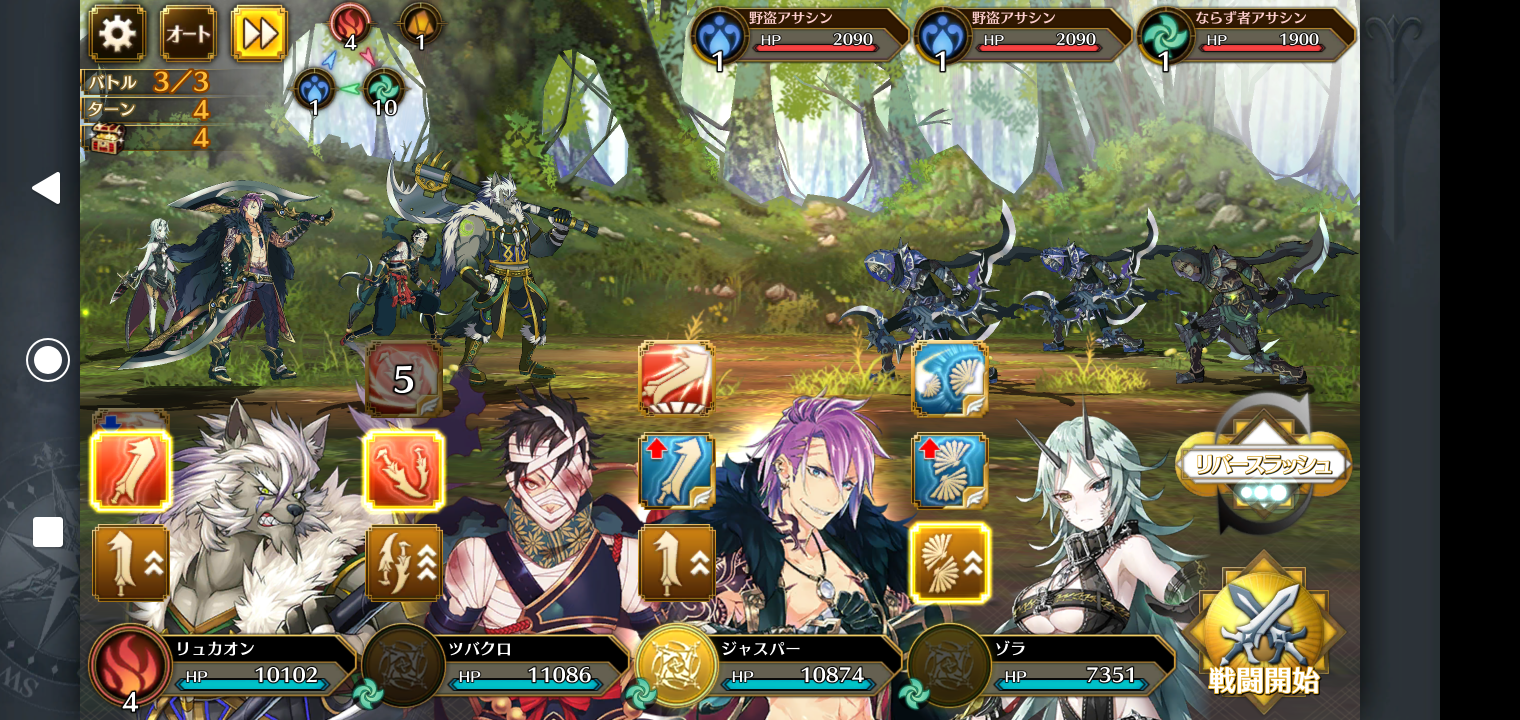1520x720 pixels.
Task: Activate the fast-forward speed button
Action: tap(260, 34)
